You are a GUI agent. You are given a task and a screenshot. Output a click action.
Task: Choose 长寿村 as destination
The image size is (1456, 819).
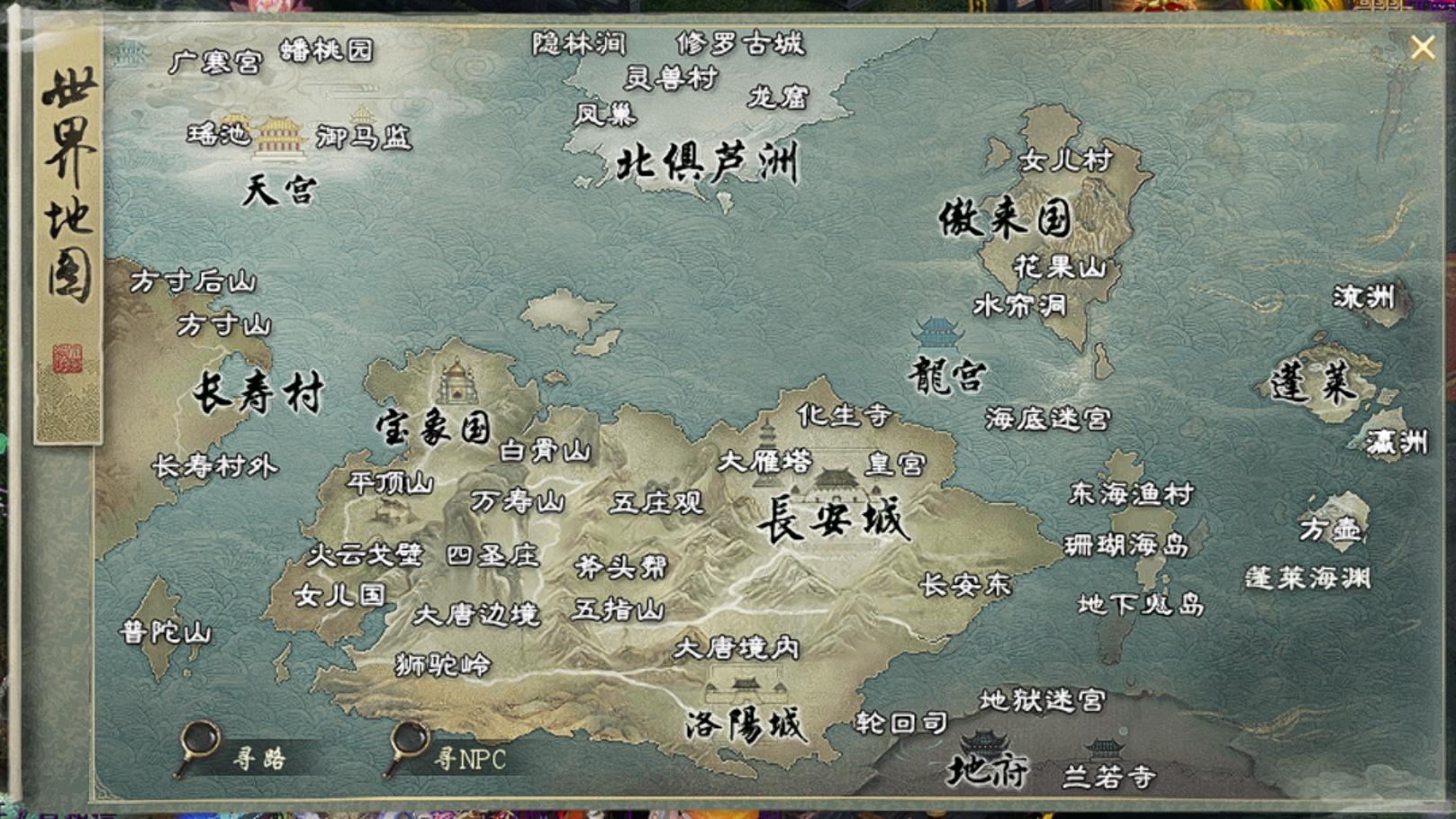(x=258, y=394)
